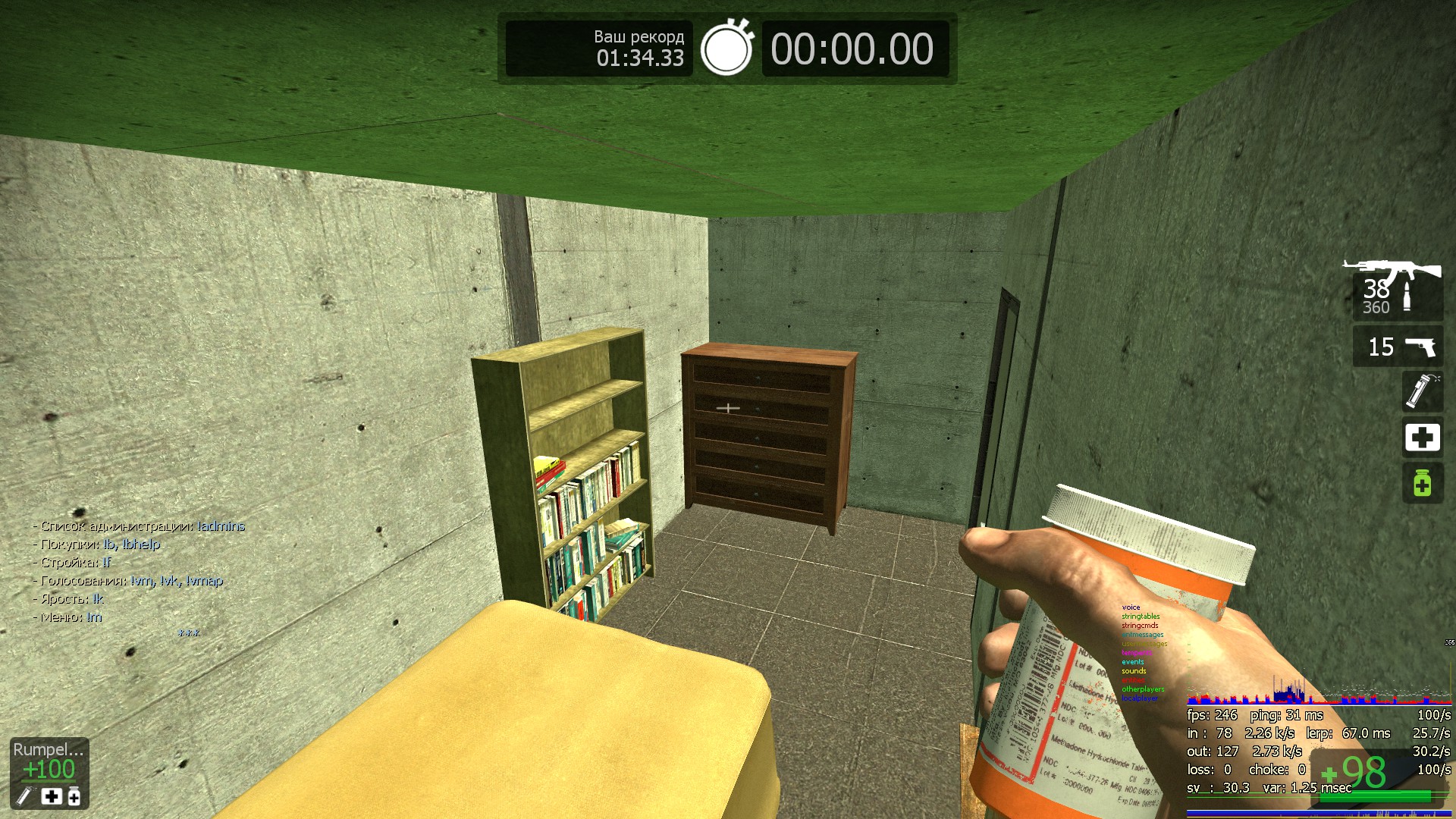Switch to the pistol slot
This screenshot has width=1456, height=819.
[x=1397, y=347]
